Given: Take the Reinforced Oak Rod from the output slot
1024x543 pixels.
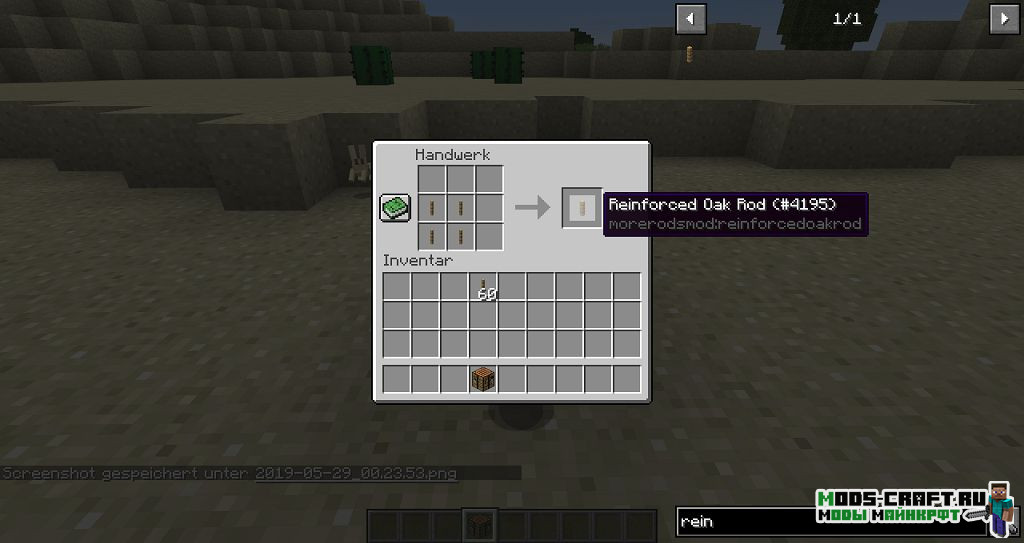Looking at the screenshot, I should click(582, 207).
